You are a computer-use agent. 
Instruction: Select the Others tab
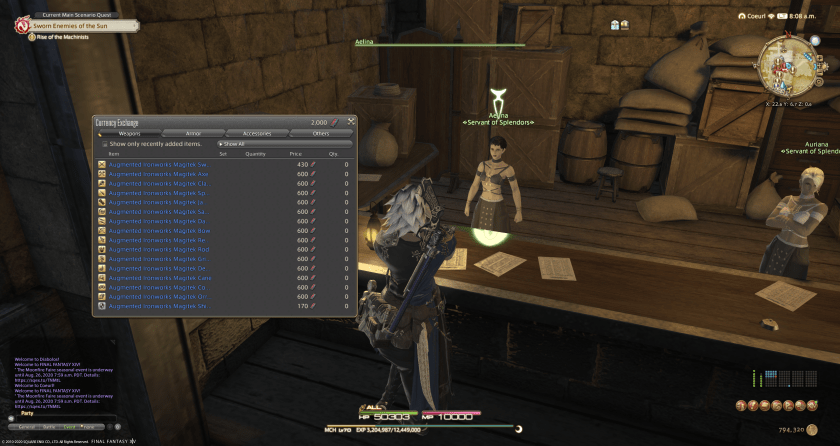click(320, 133)
